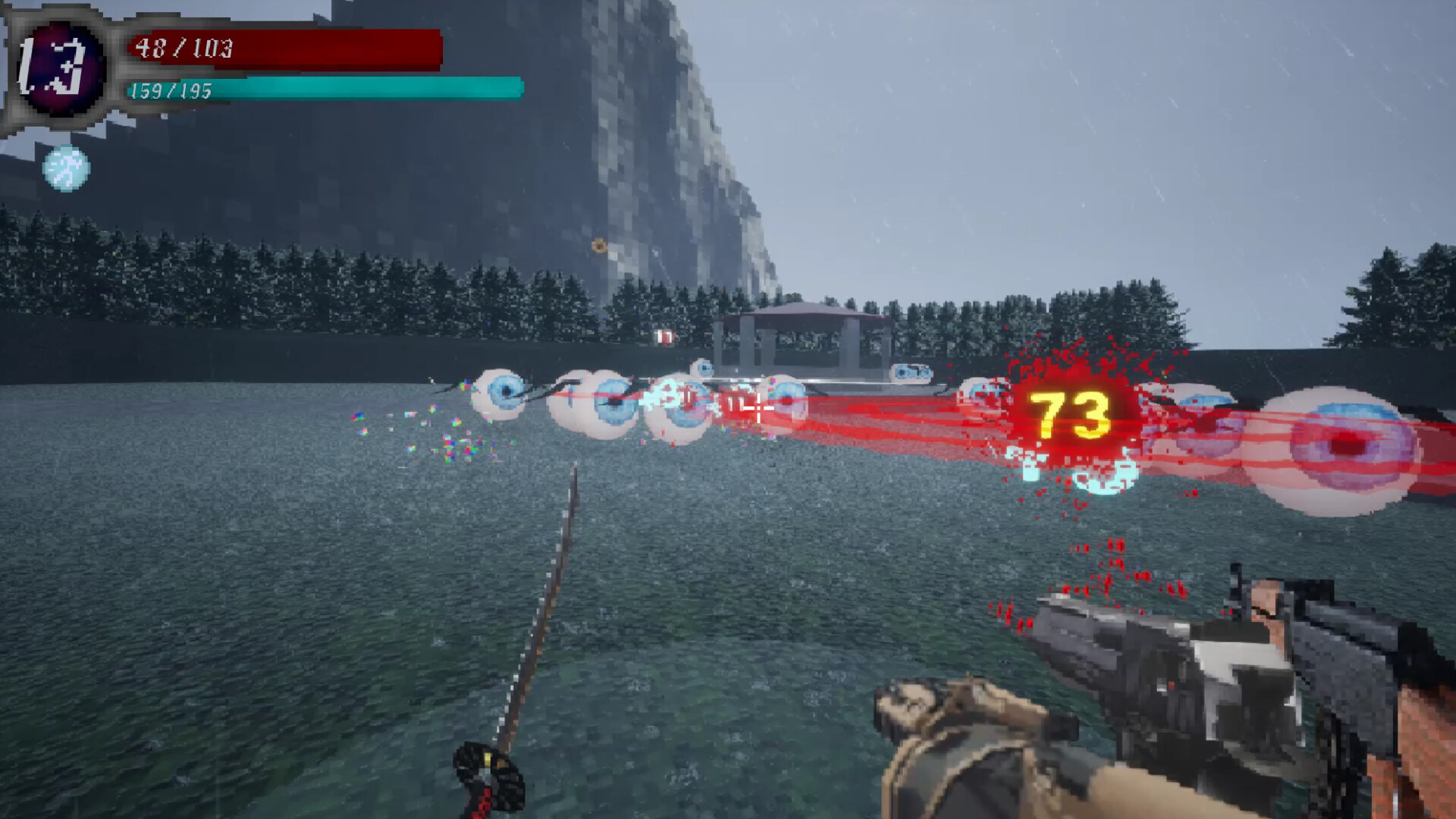Click the eyeball floating near the gazebo roof
The height and width of the screenshot is (819, 1456).
click(x=910, y=372)
